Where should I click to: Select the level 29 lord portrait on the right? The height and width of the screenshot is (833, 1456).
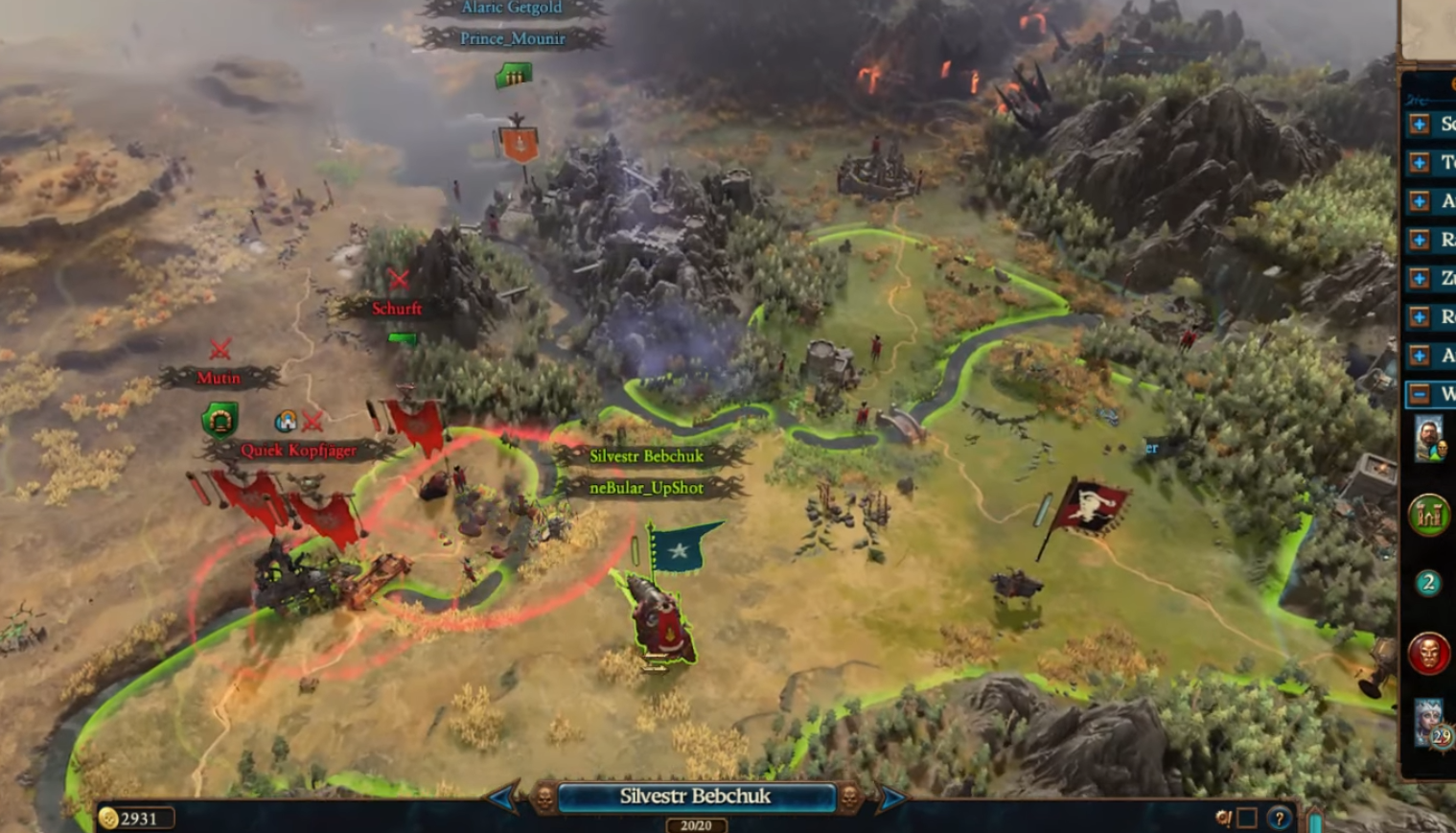[x=1427, y=726]
